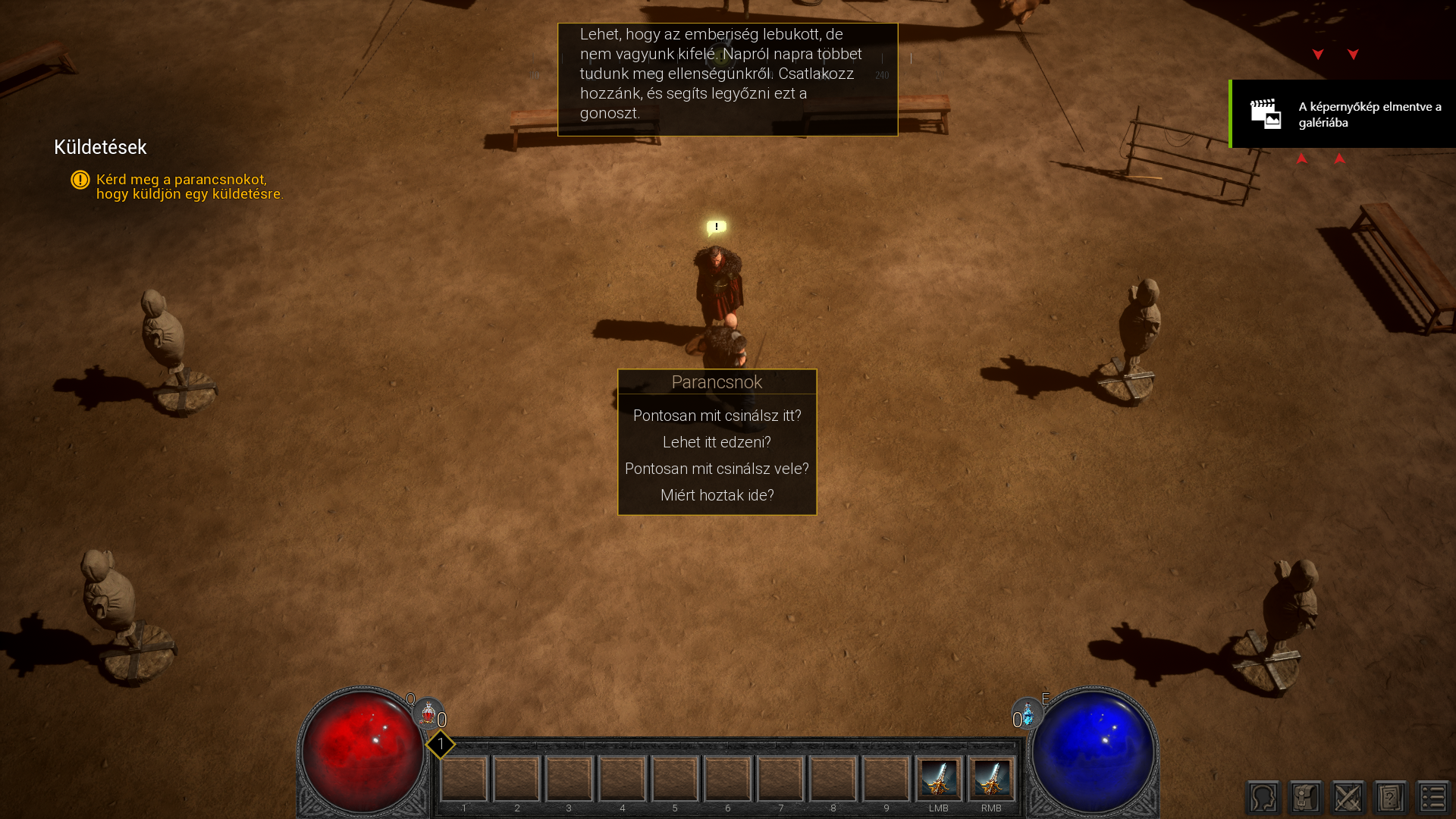Open the backpack inventory
Image resolution: width=1456 pixels, height=819 pixels.
[x=1306, y=798]
